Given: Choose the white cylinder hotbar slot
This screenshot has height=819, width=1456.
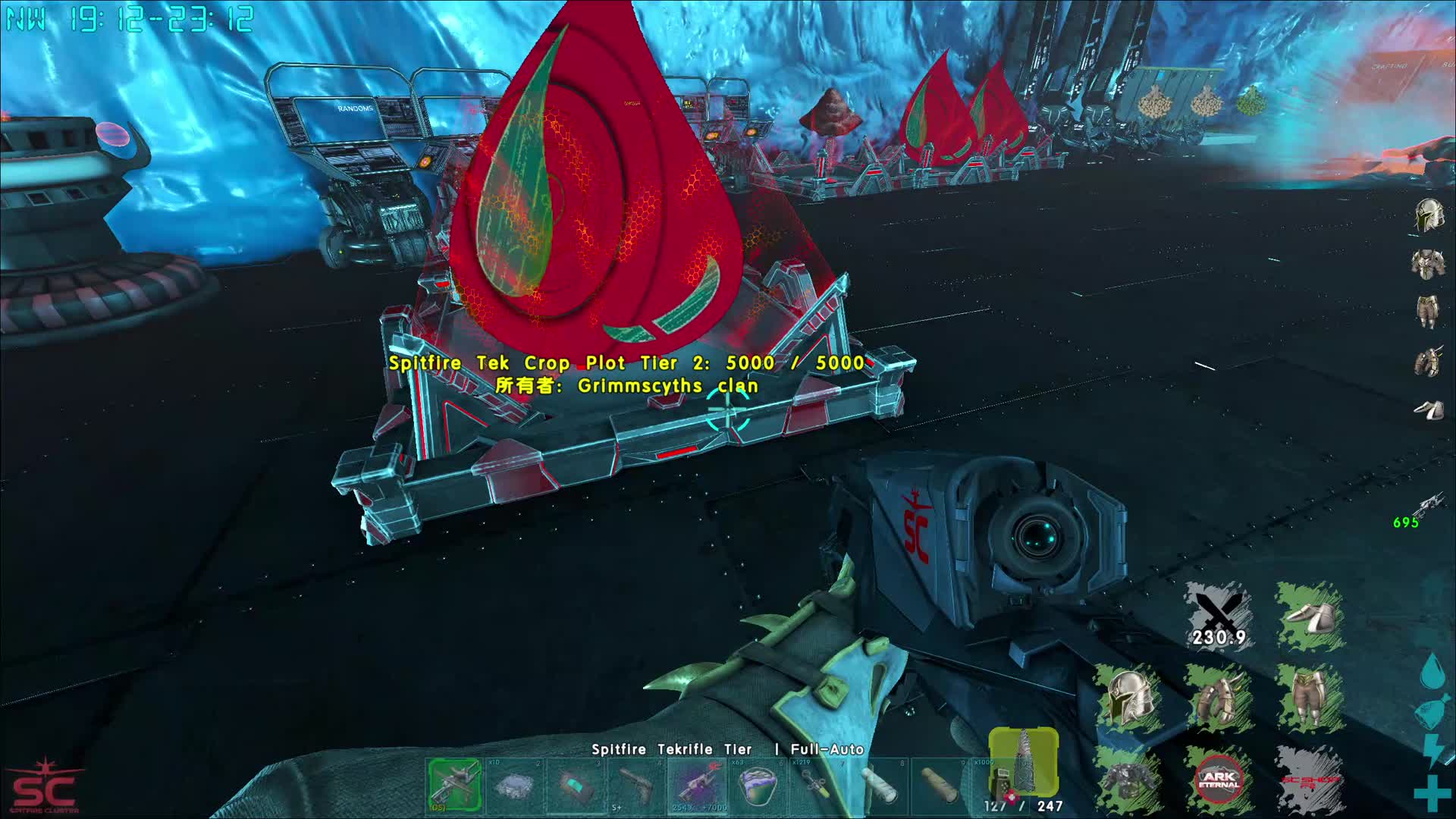Looking at the screenshot, I should (x=879, y=785).
